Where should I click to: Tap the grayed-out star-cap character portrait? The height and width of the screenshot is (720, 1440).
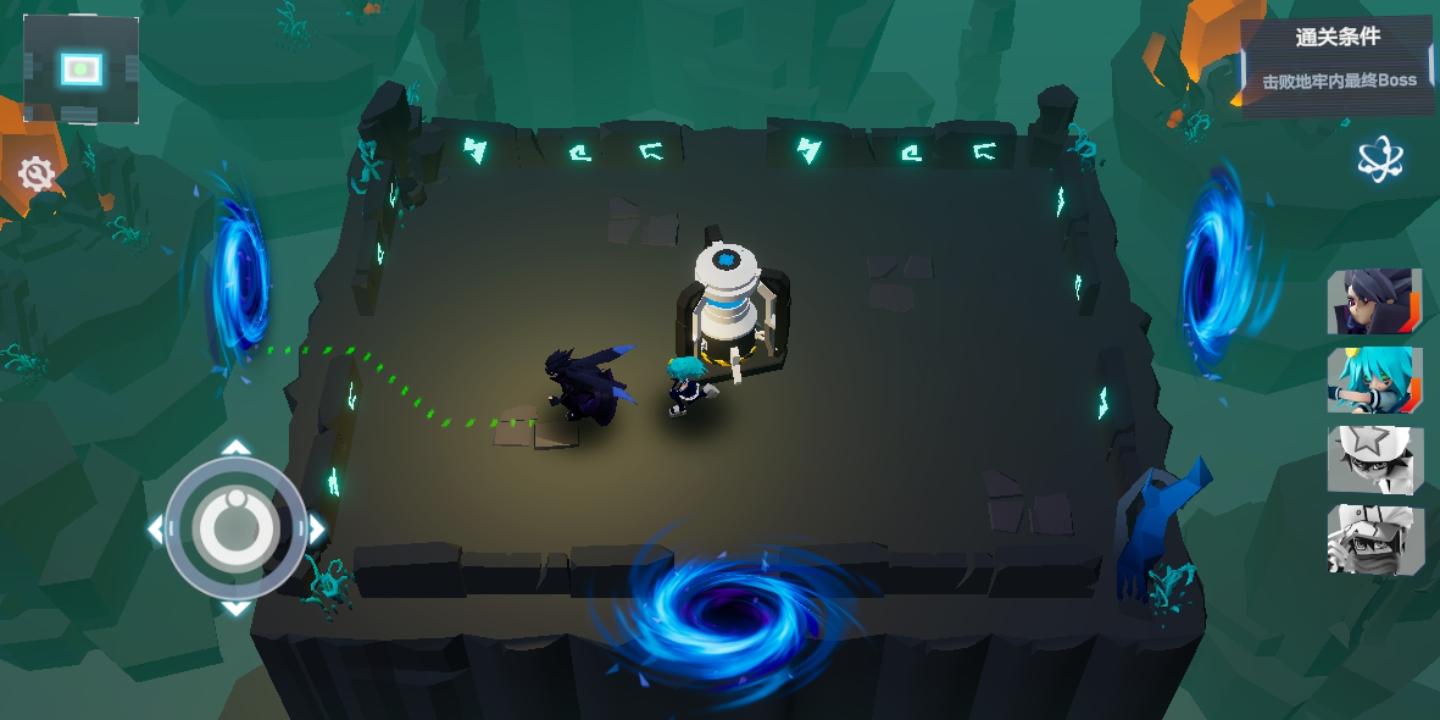(1376, 460)
